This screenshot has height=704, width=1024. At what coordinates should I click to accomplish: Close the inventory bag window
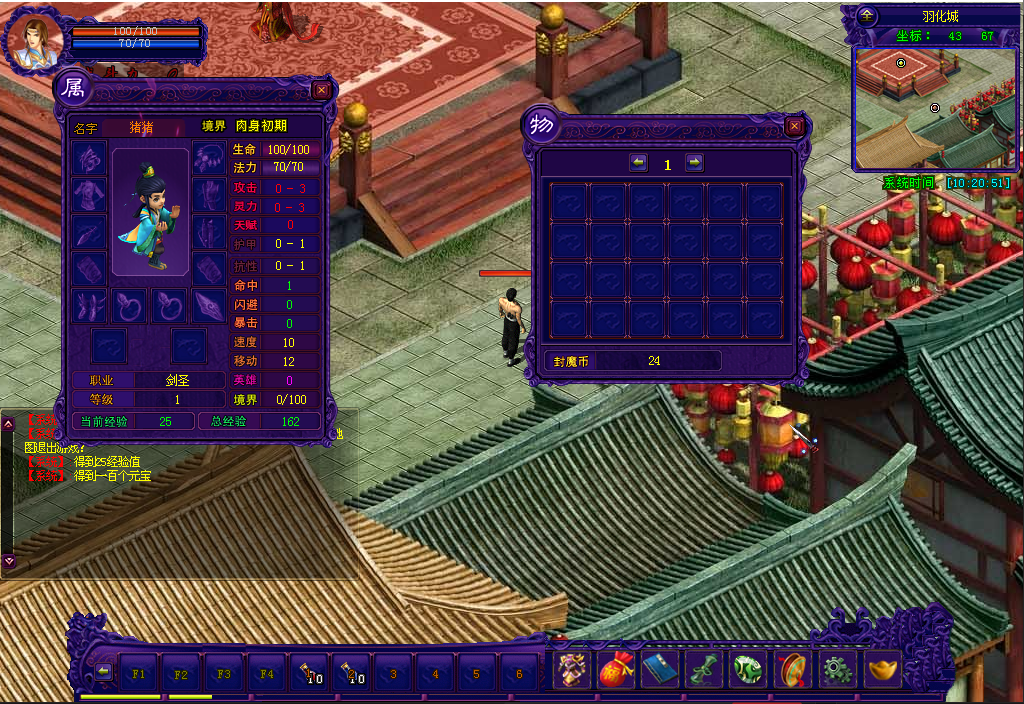[795, 127]
